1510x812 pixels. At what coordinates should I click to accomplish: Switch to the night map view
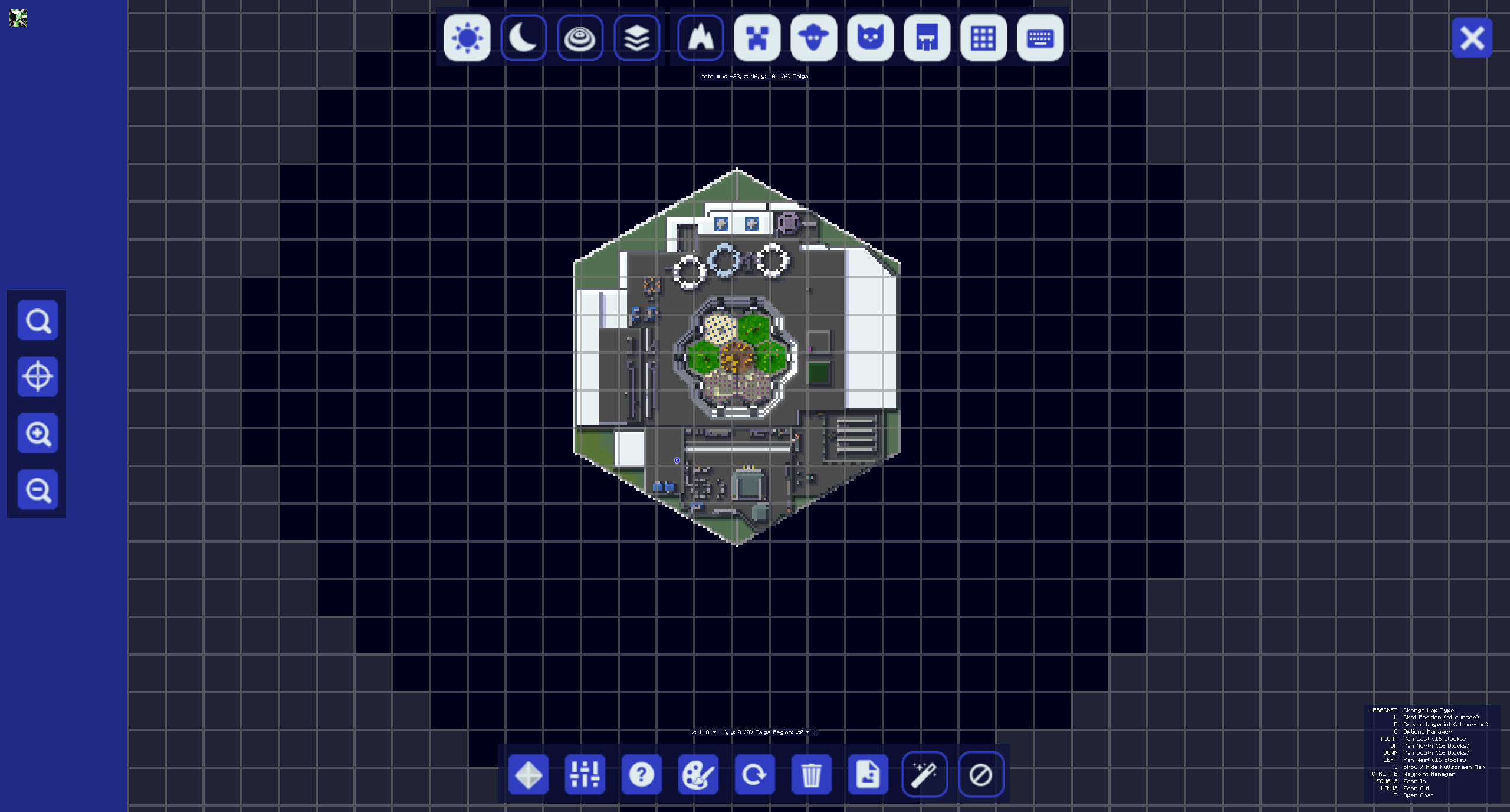coord(523,38)
